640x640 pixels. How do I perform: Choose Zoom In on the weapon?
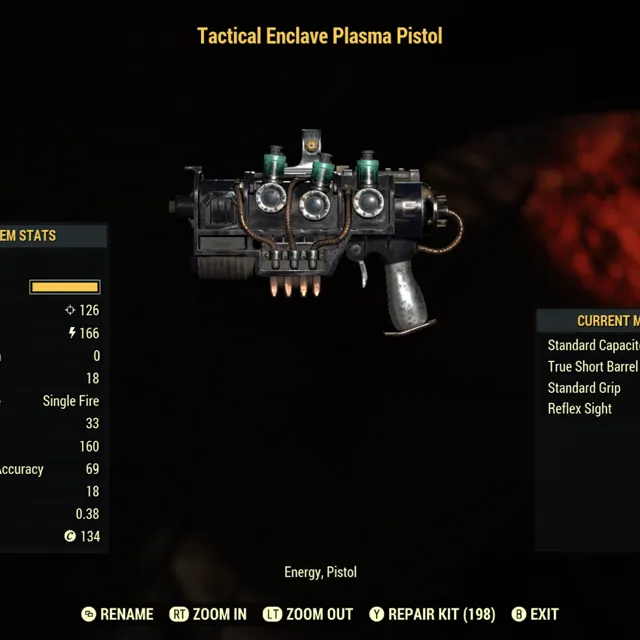tap(208, 614)
